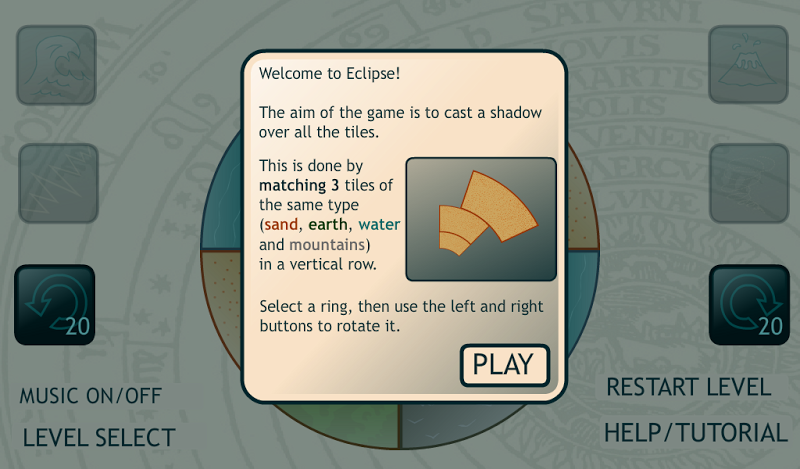Open the Level Select screen

pyautogui.click(x=99, y=437)
